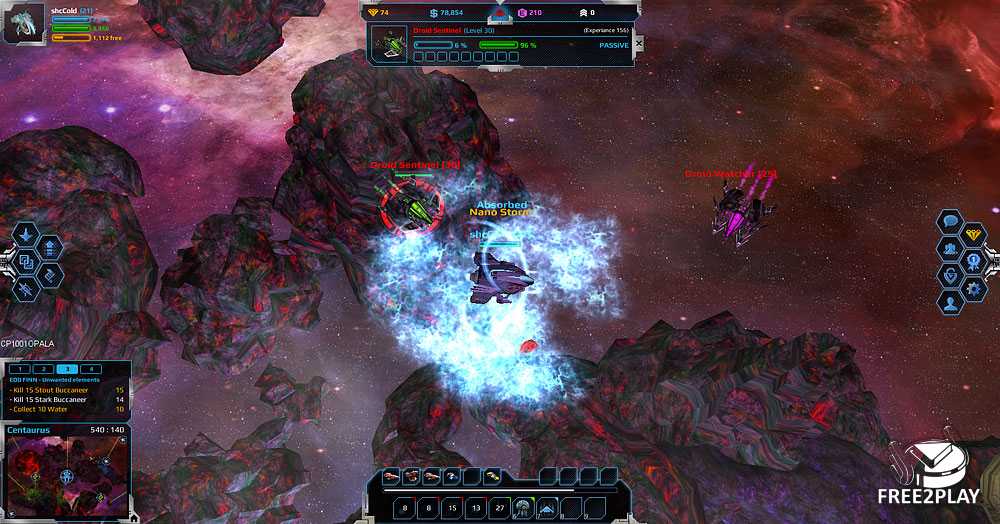Viewport: 1000px width, 524px height.
Task: Open the ribbon medal achievements icon
Action: pos(975,261)
